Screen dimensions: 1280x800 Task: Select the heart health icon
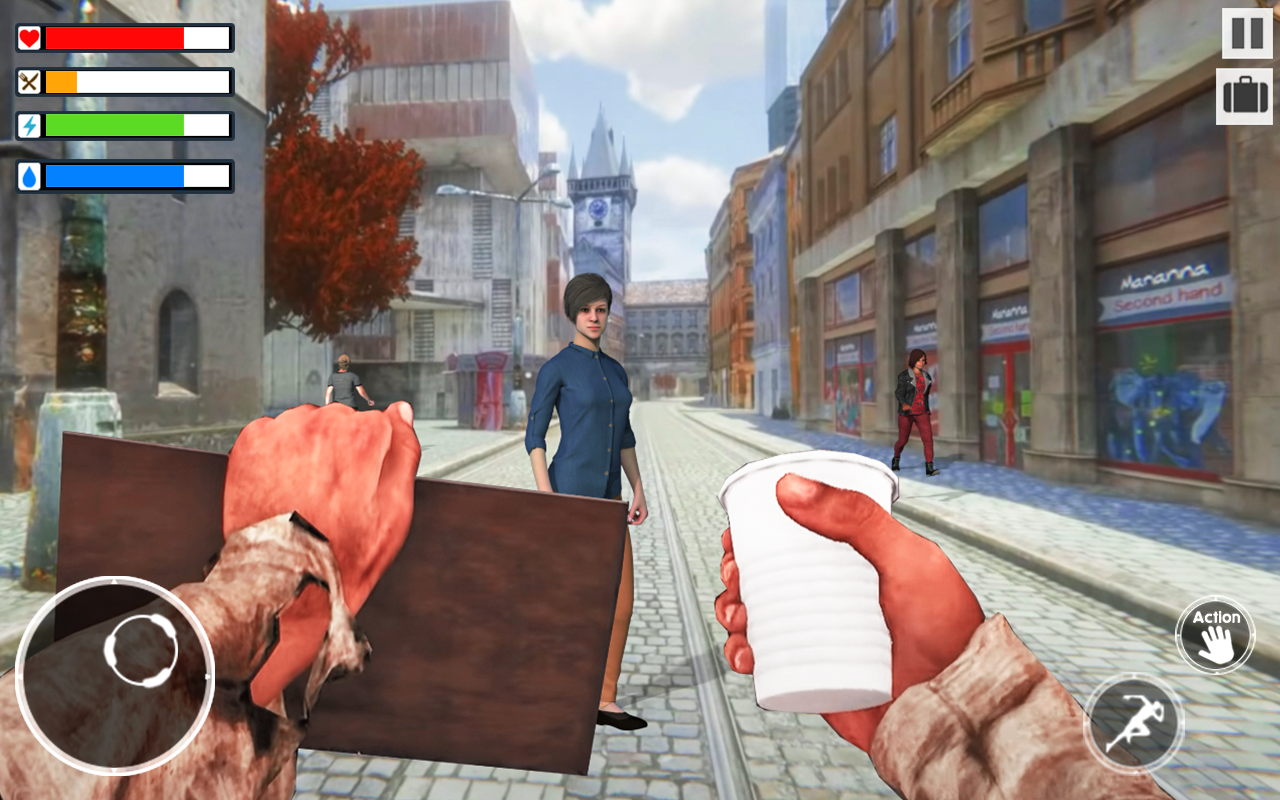pos(30,38)
